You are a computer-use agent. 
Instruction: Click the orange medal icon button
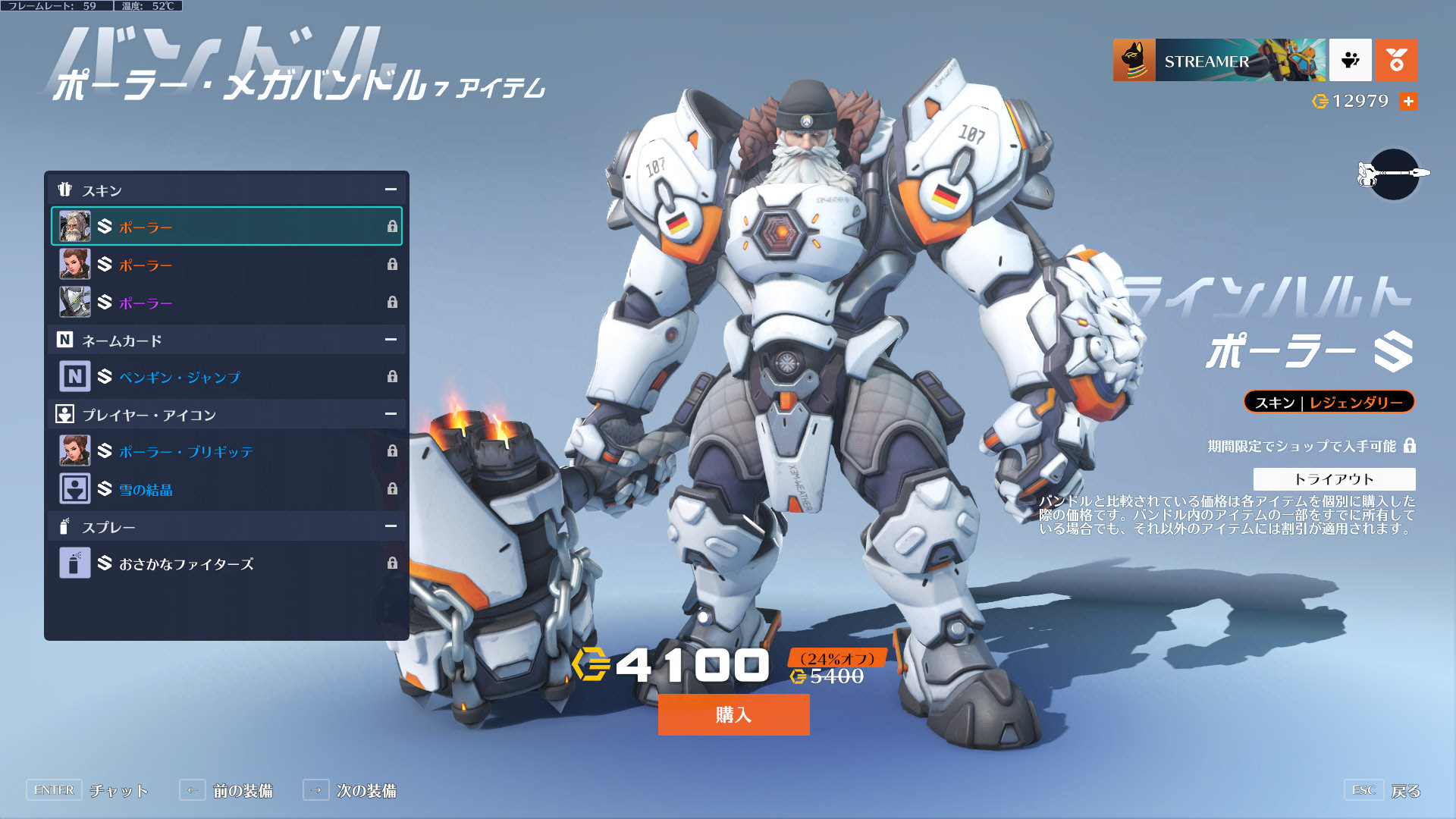point(1396,60)
